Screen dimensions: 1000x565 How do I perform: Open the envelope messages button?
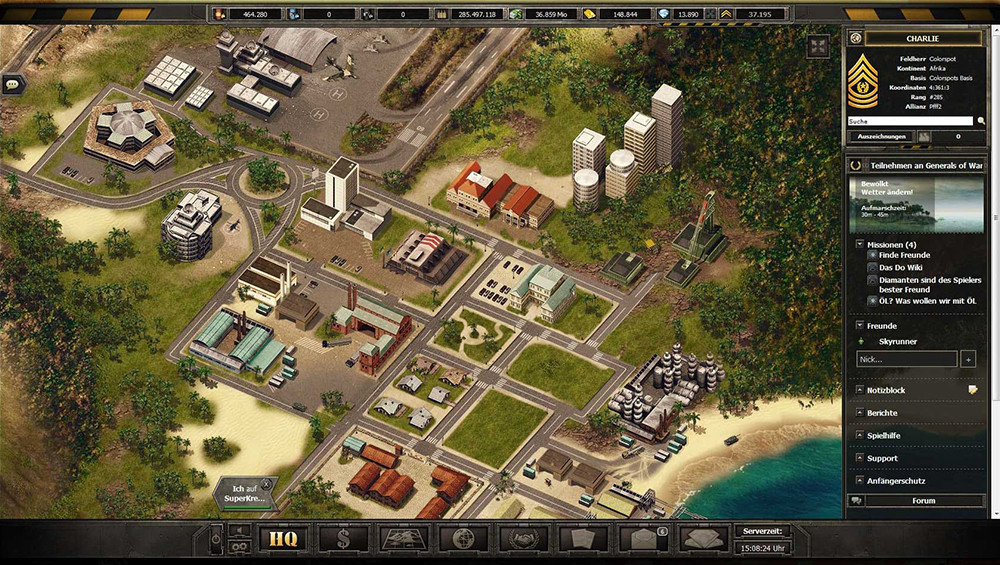[643, 539]
